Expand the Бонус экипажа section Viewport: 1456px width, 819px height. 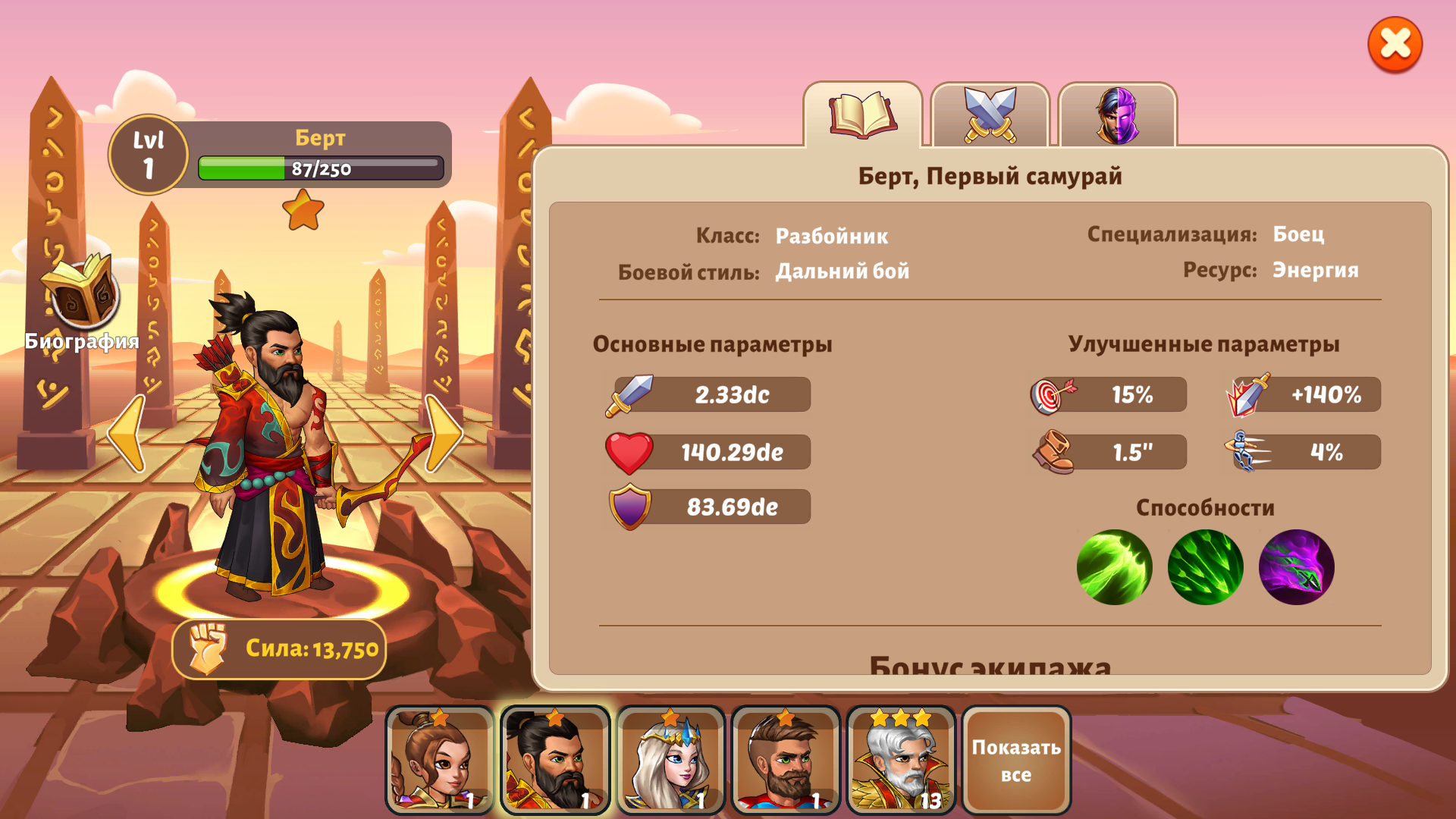pos(991,667)
